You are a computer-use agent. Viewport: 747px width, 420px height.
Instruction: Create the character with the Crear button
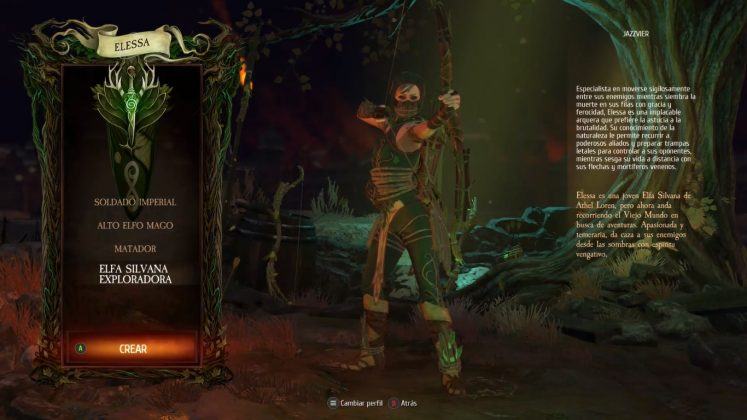click(133, 348)
